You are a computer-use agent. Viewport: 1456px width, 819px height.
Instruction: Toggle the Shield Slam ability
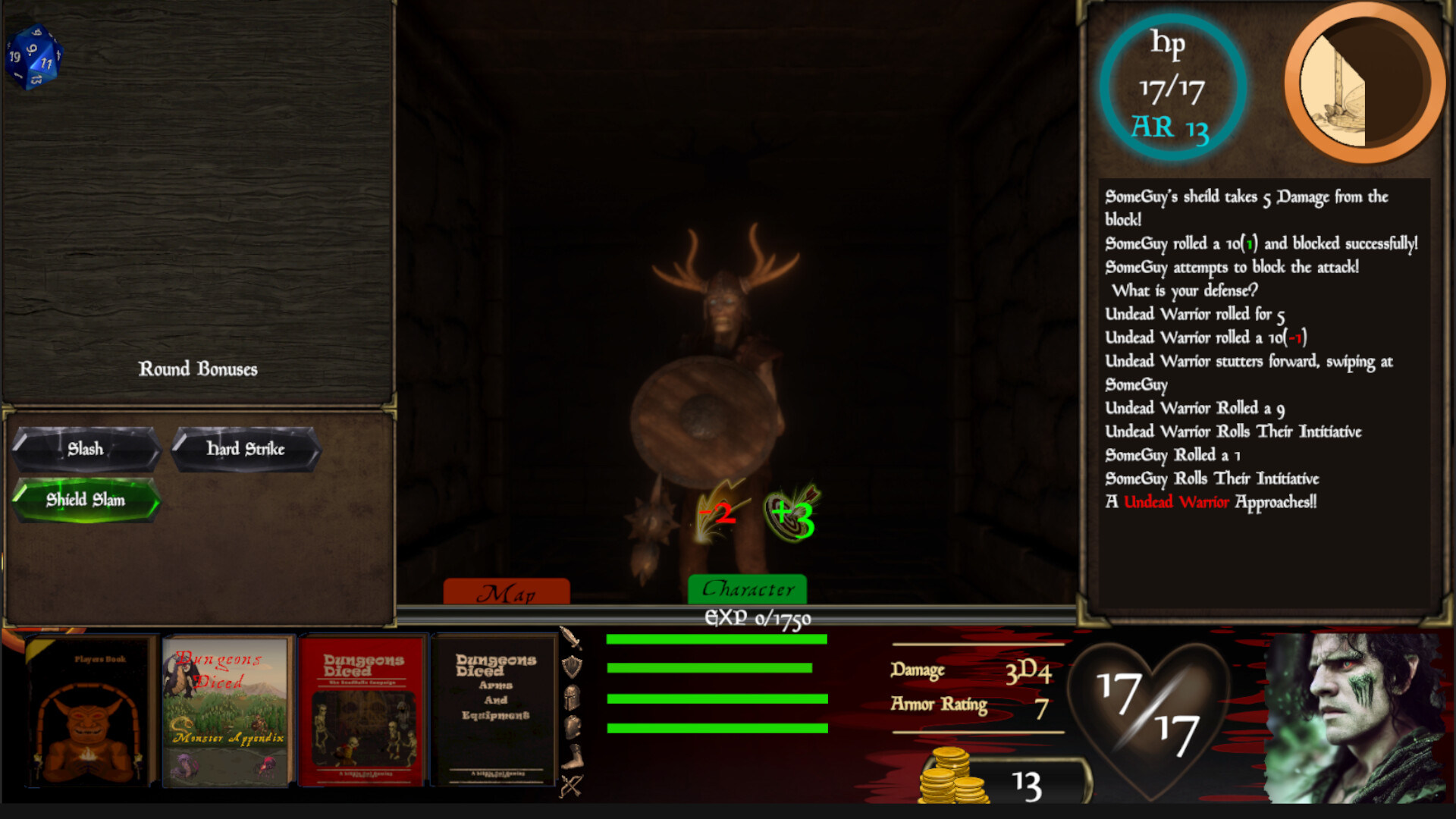tap(83, 500)
